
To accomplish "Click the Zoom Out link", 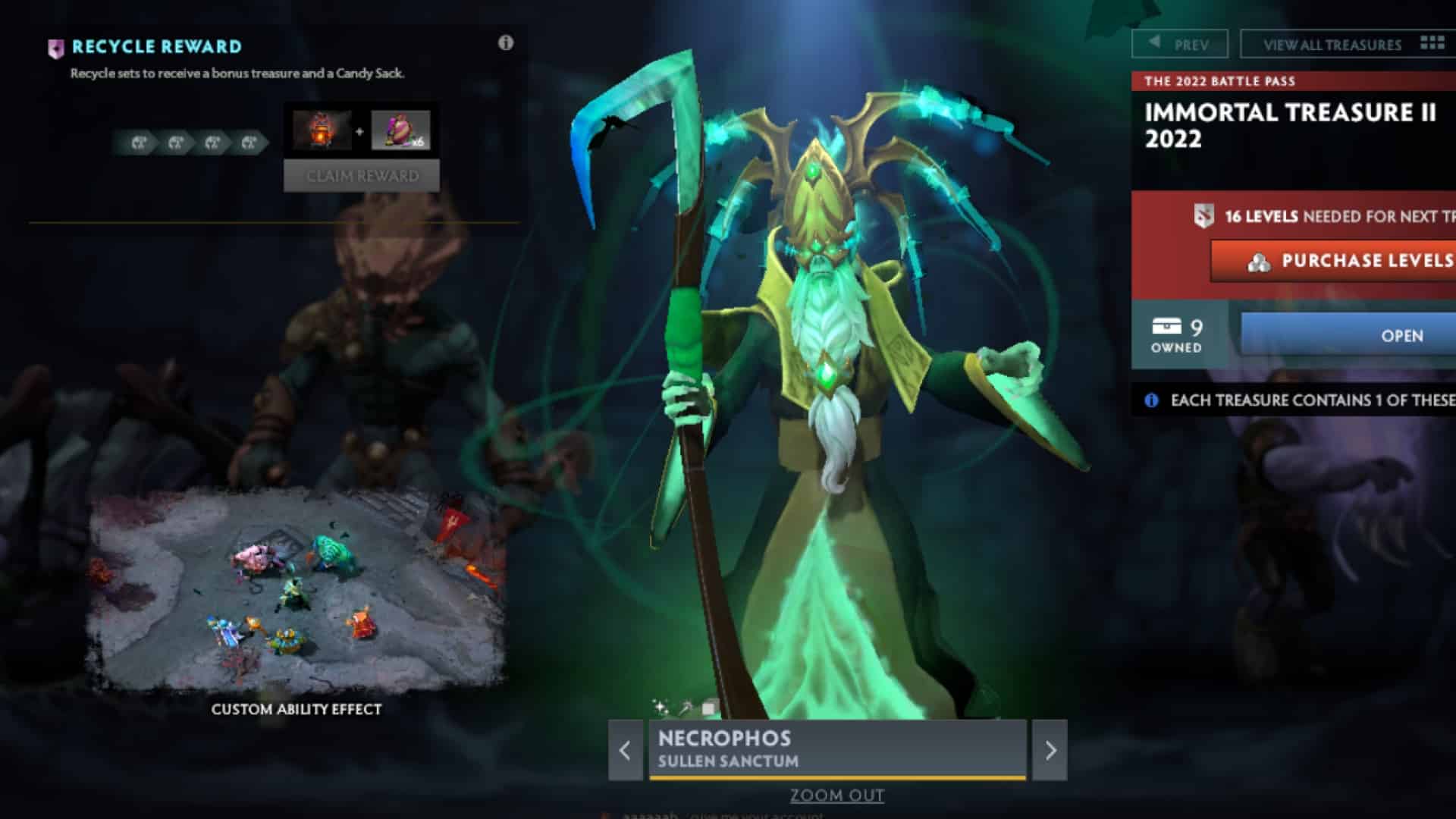I will coord(837,795).
